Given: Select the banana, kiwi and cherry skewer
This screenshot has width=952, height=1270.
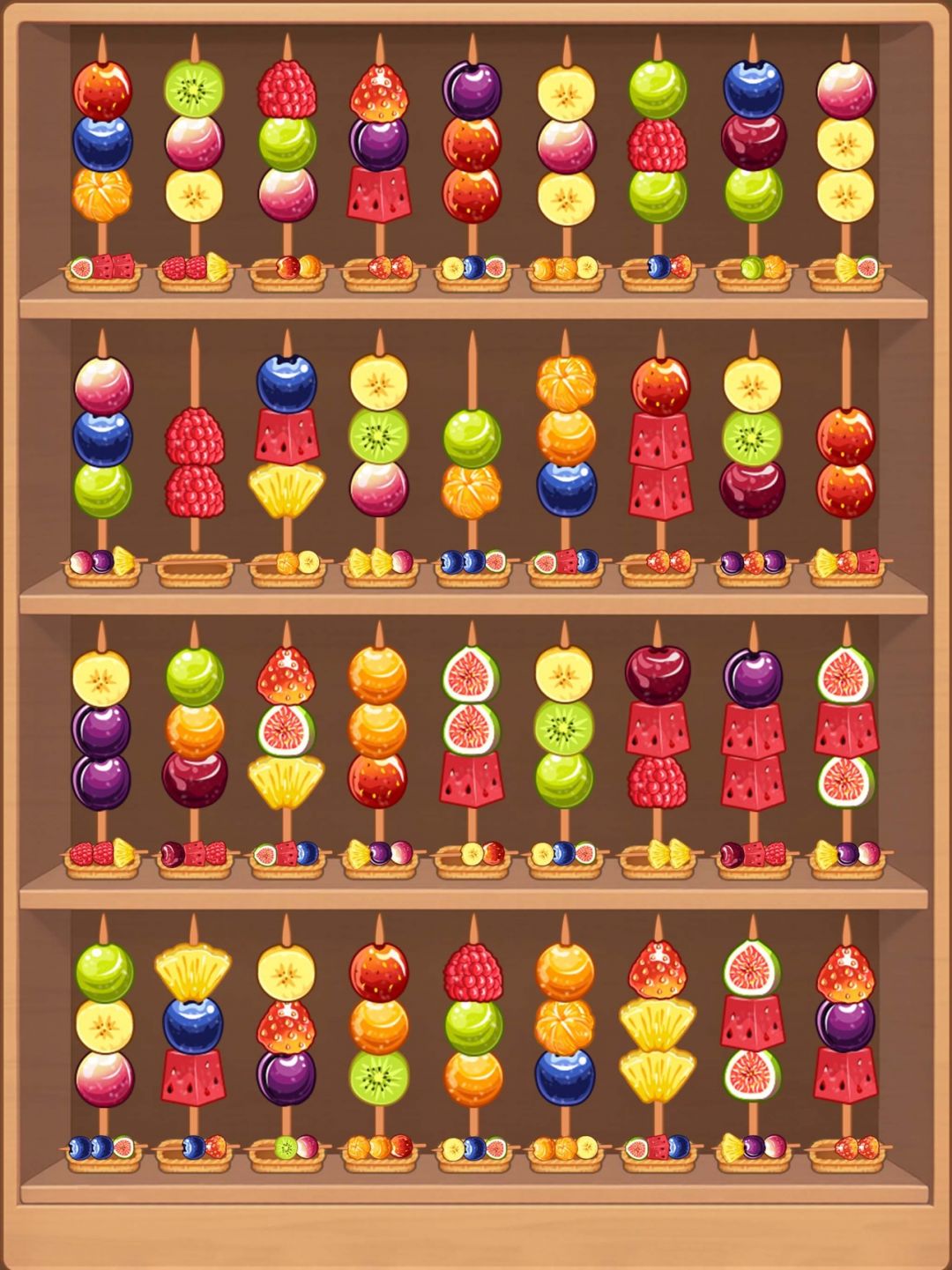Looking at the screenshot, I should pos(752,438).
